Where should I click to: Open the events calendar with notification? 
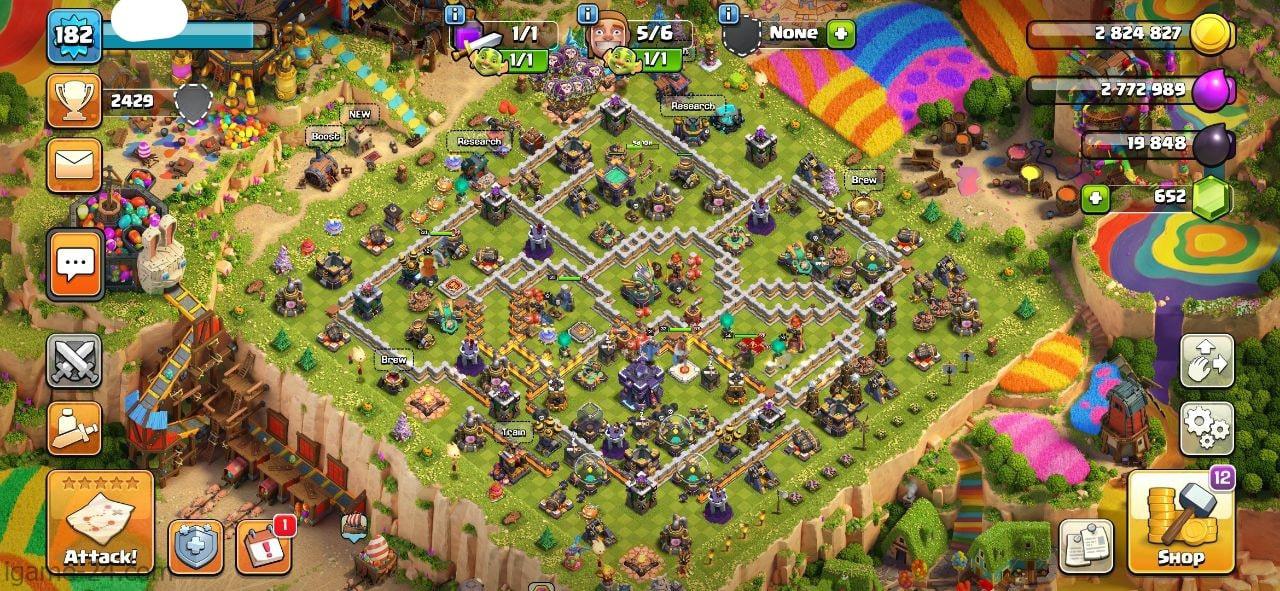[264, 547]
